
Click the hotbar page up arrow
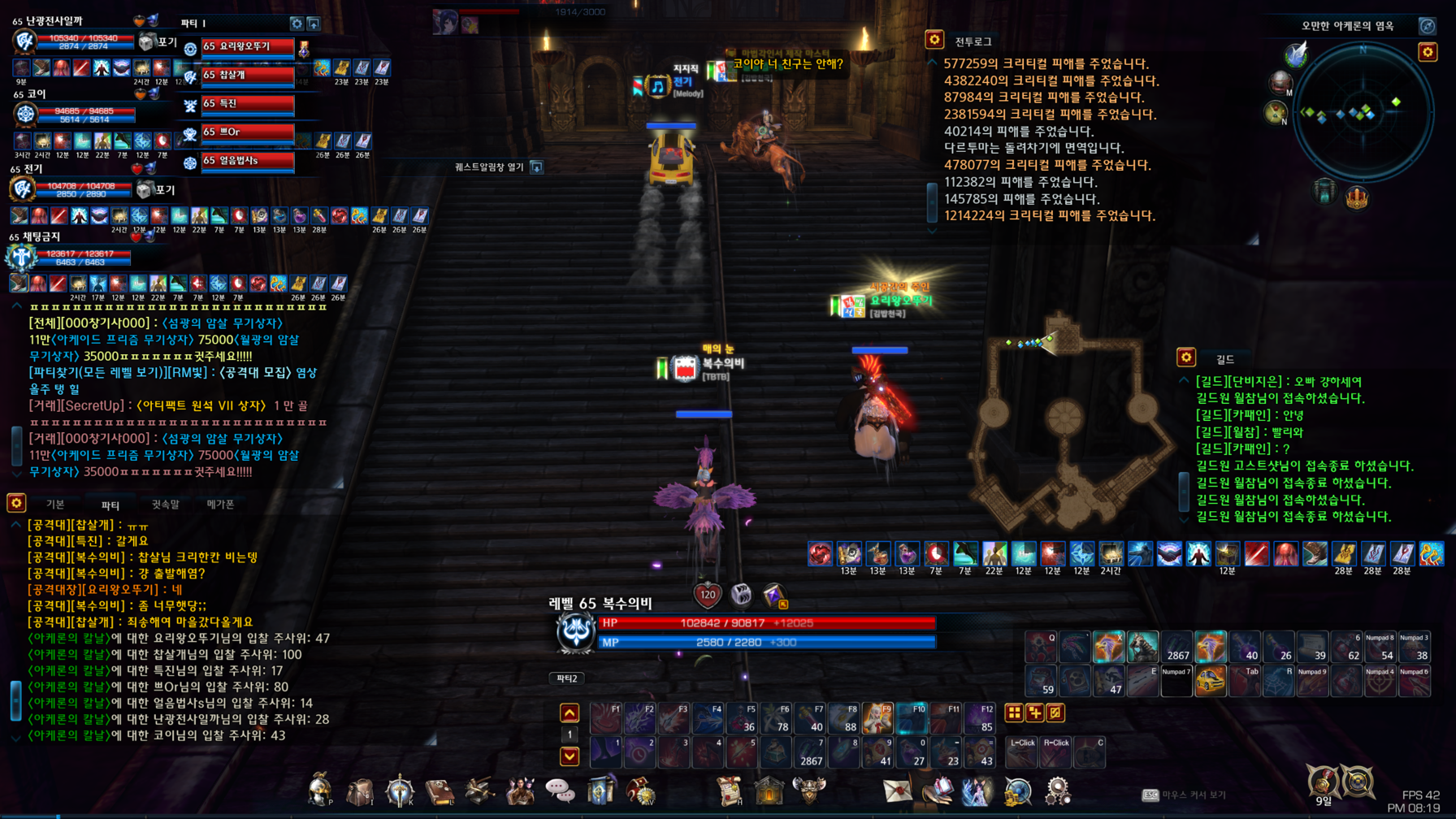[x=570, y=713]
